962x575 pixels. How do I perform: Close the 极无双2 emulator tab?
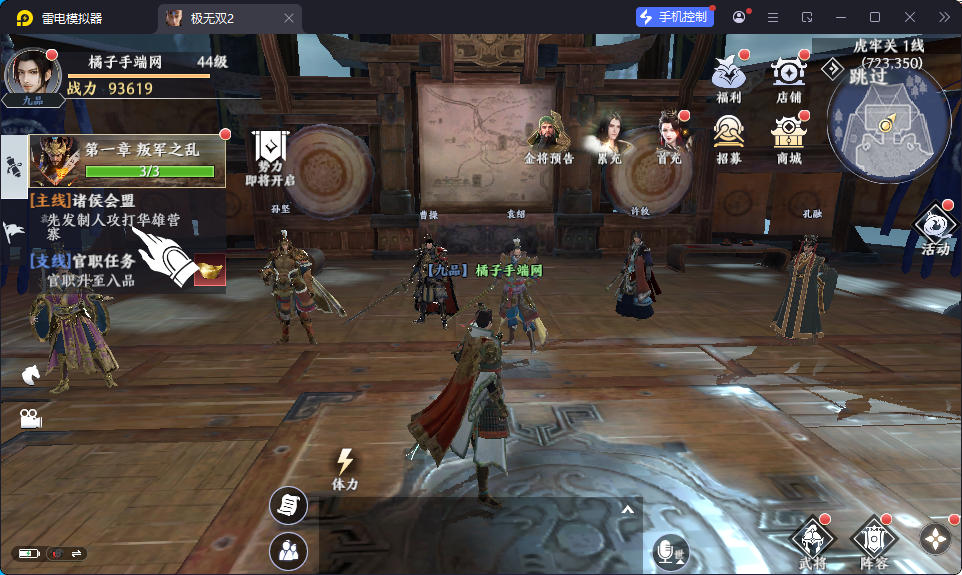tap(289, 18)
